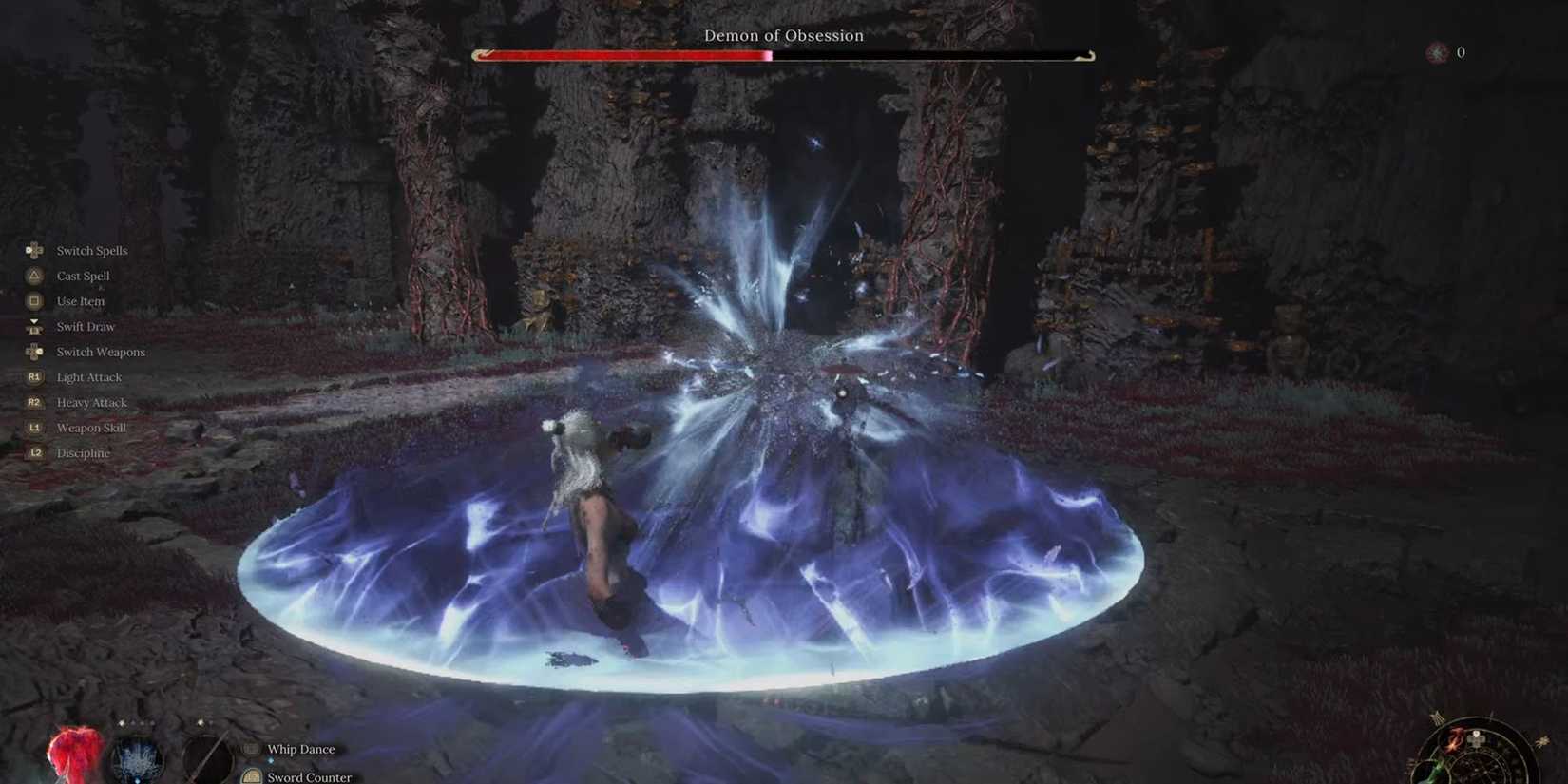Select the Sword Counter skill icon
The height and width of the screenshot is (784, 1568).
[251, 776]
